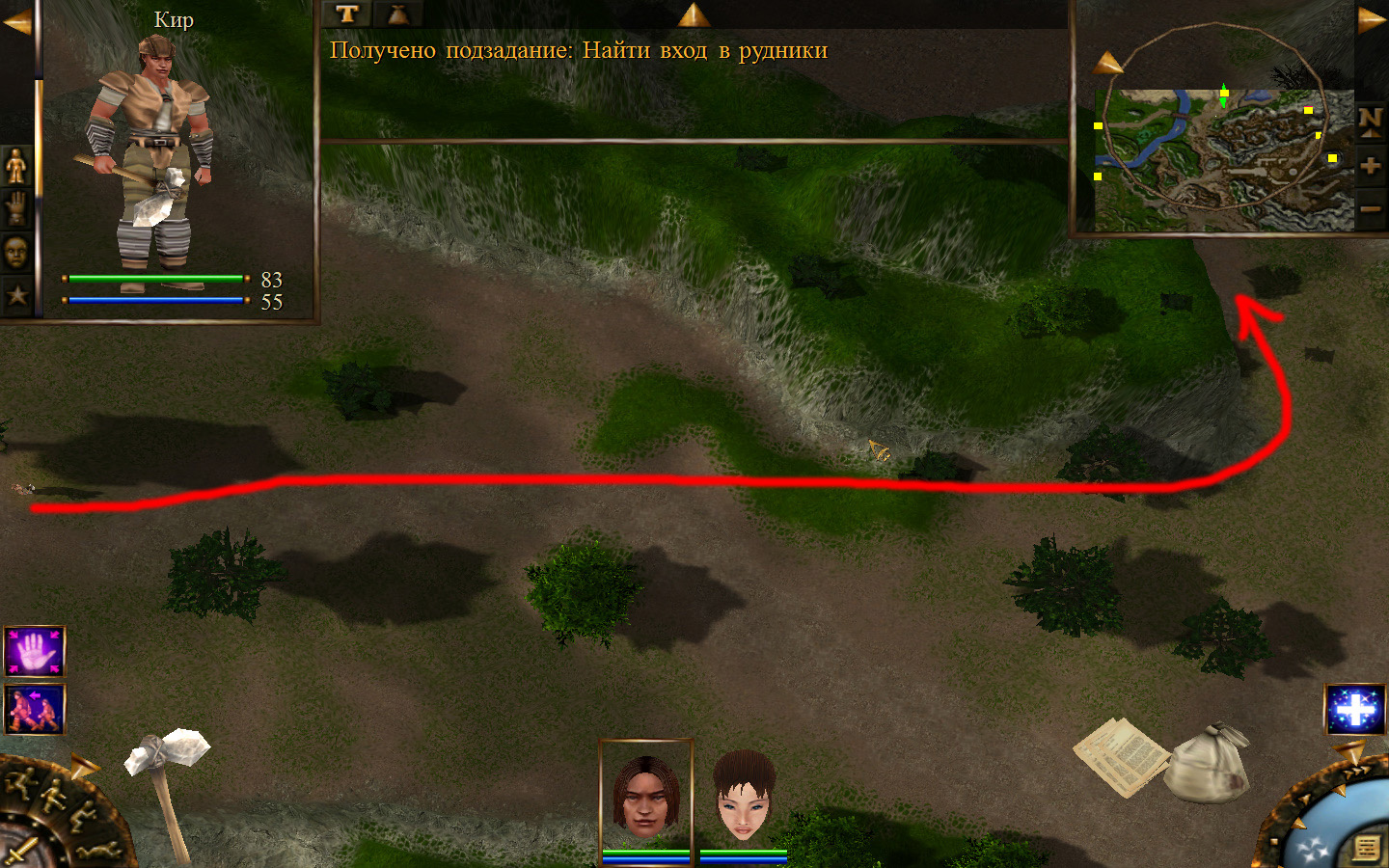Open the character body figure tab

coord(16,166)
